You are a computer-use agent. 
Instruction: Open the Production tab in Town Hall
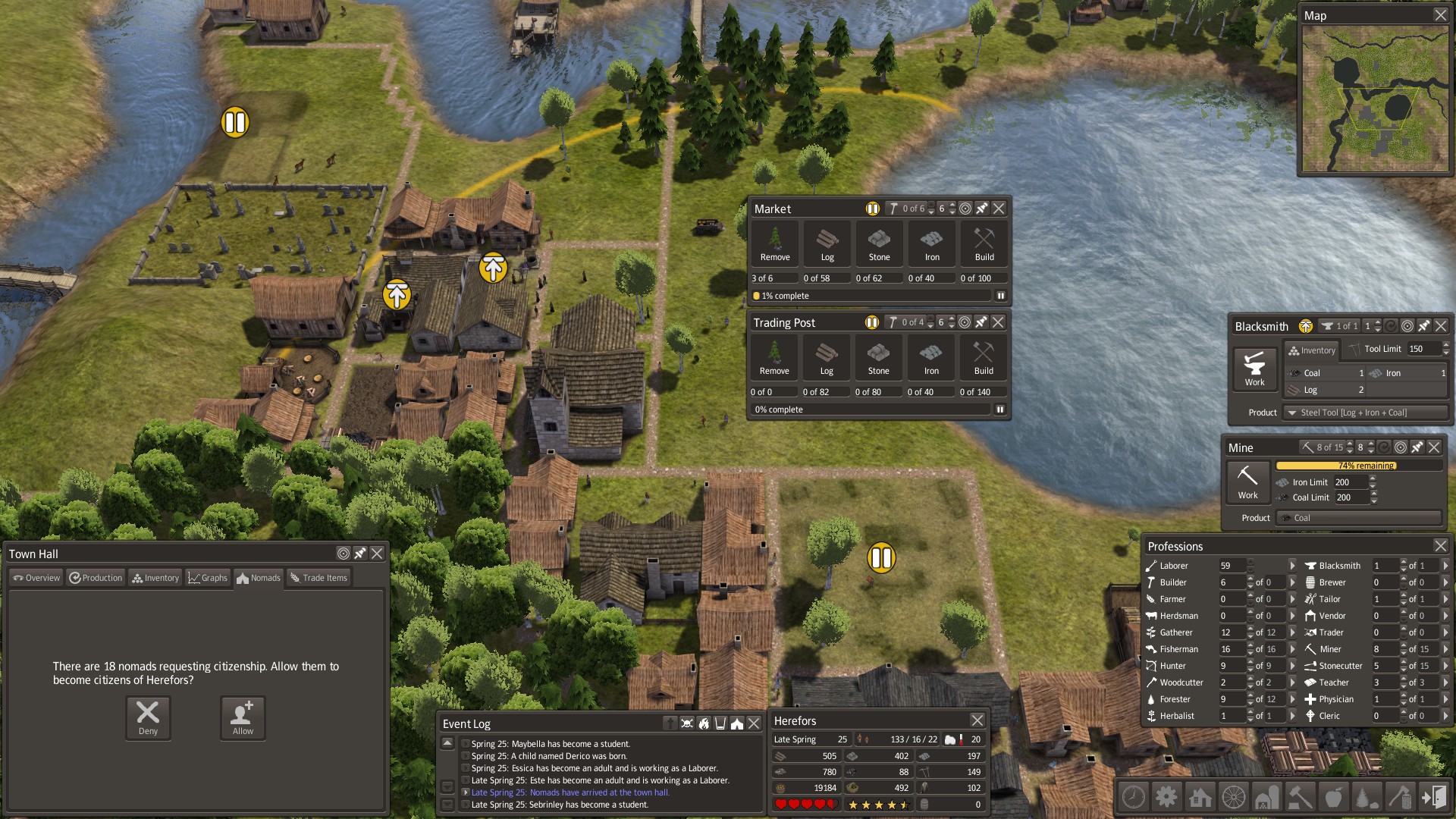tap(96, 578)
